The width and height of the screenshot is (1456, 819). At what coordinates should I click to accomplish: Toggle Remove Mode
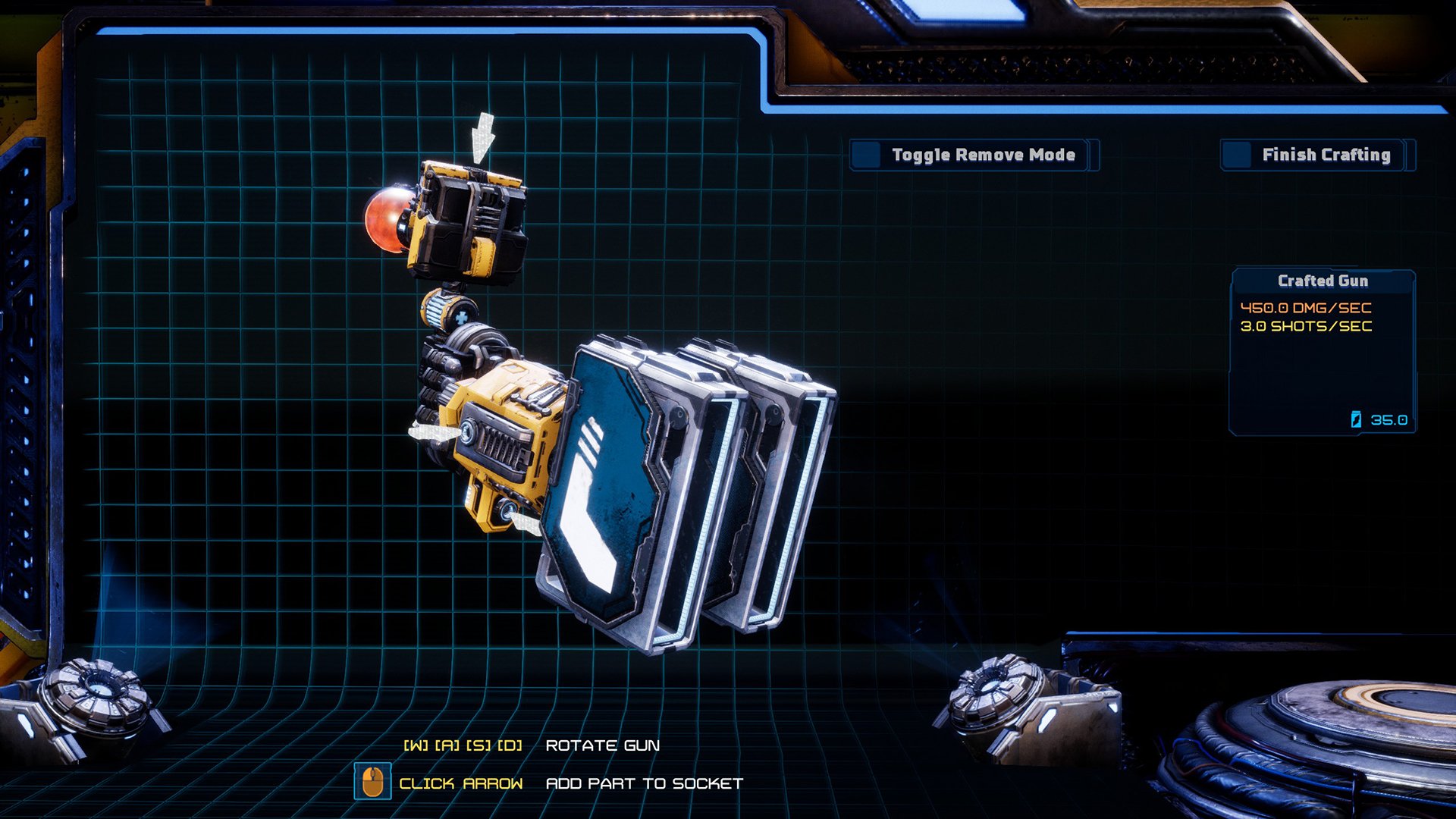[981, 155]
